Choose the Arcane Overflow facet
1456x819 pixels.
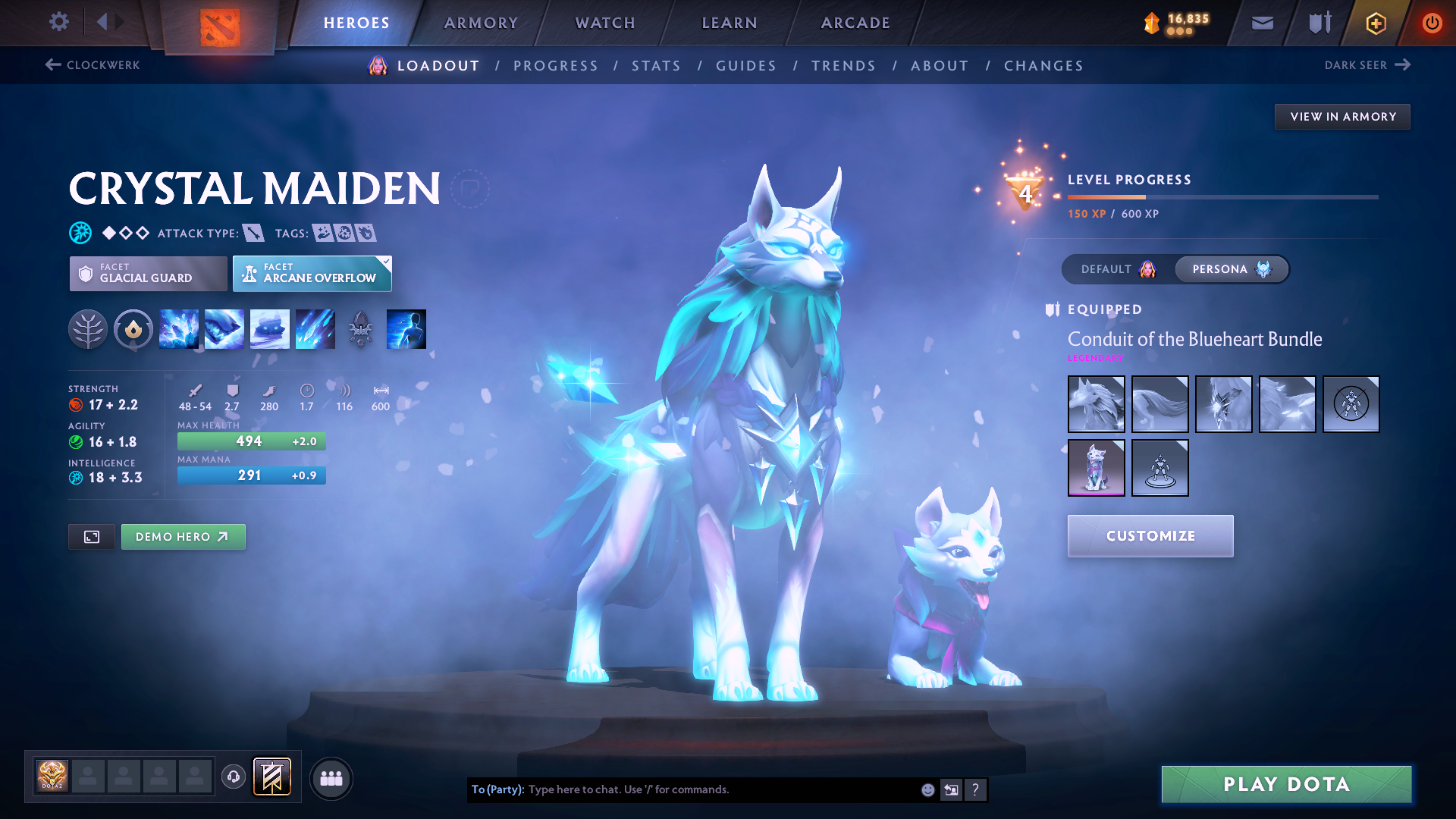coord(312,273)
